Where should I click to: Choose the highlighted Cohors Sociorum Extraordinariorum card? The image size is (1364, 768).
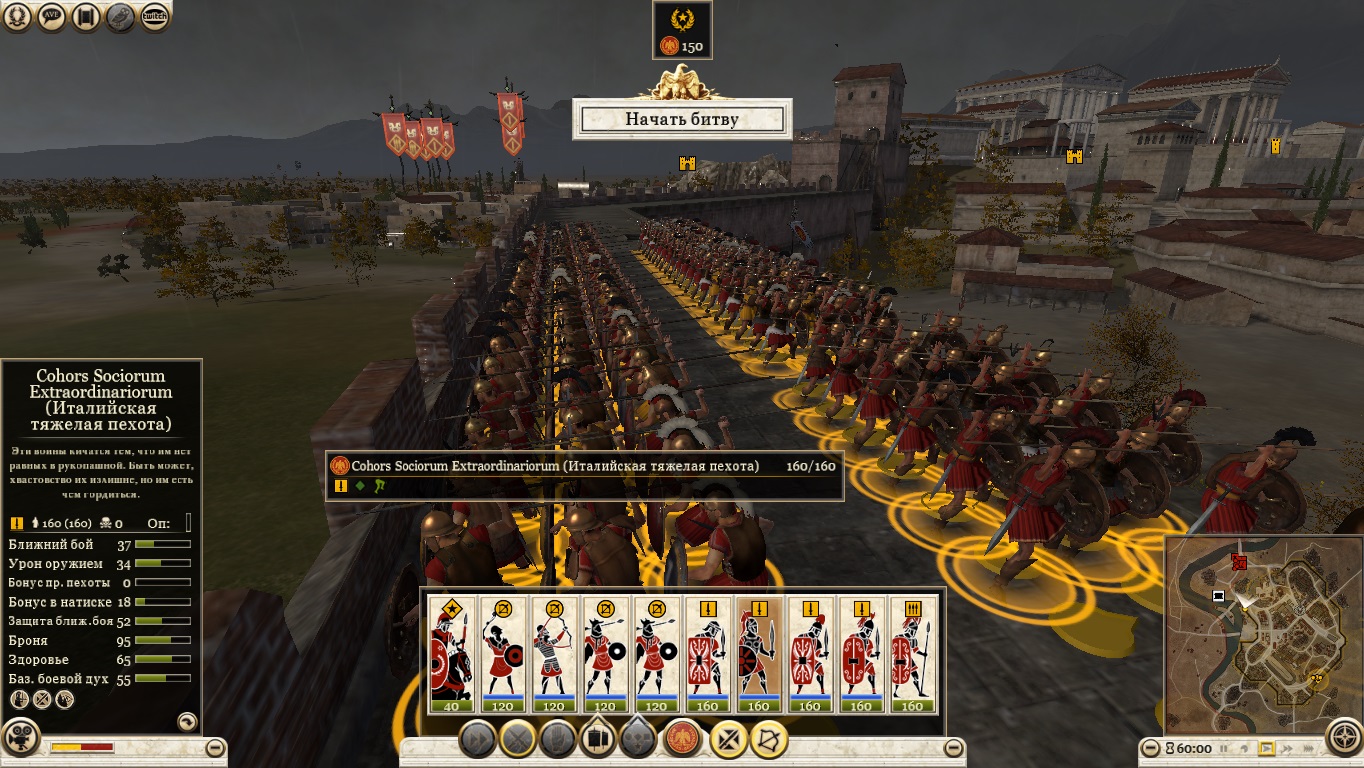click(758, 655)
